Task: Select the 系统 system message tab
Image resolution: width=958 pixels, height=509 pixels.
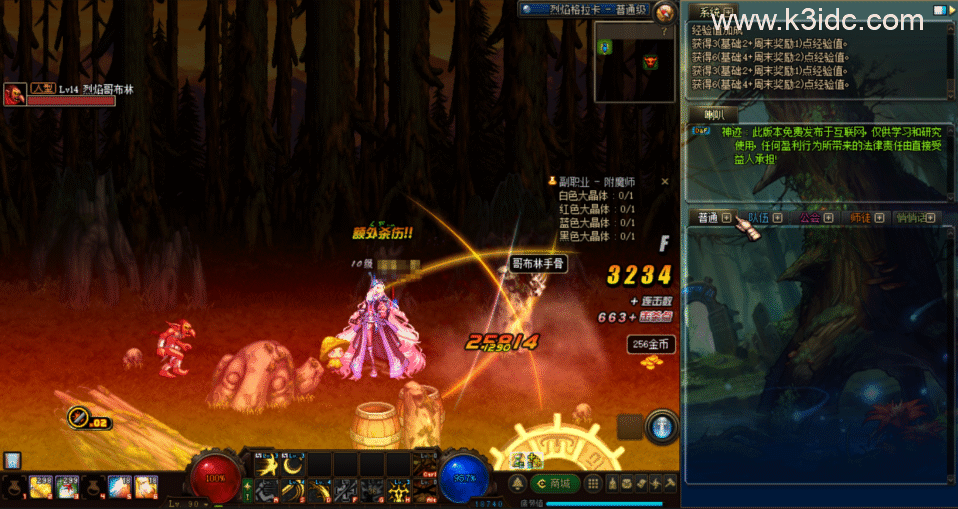Action: coord(709,12)
